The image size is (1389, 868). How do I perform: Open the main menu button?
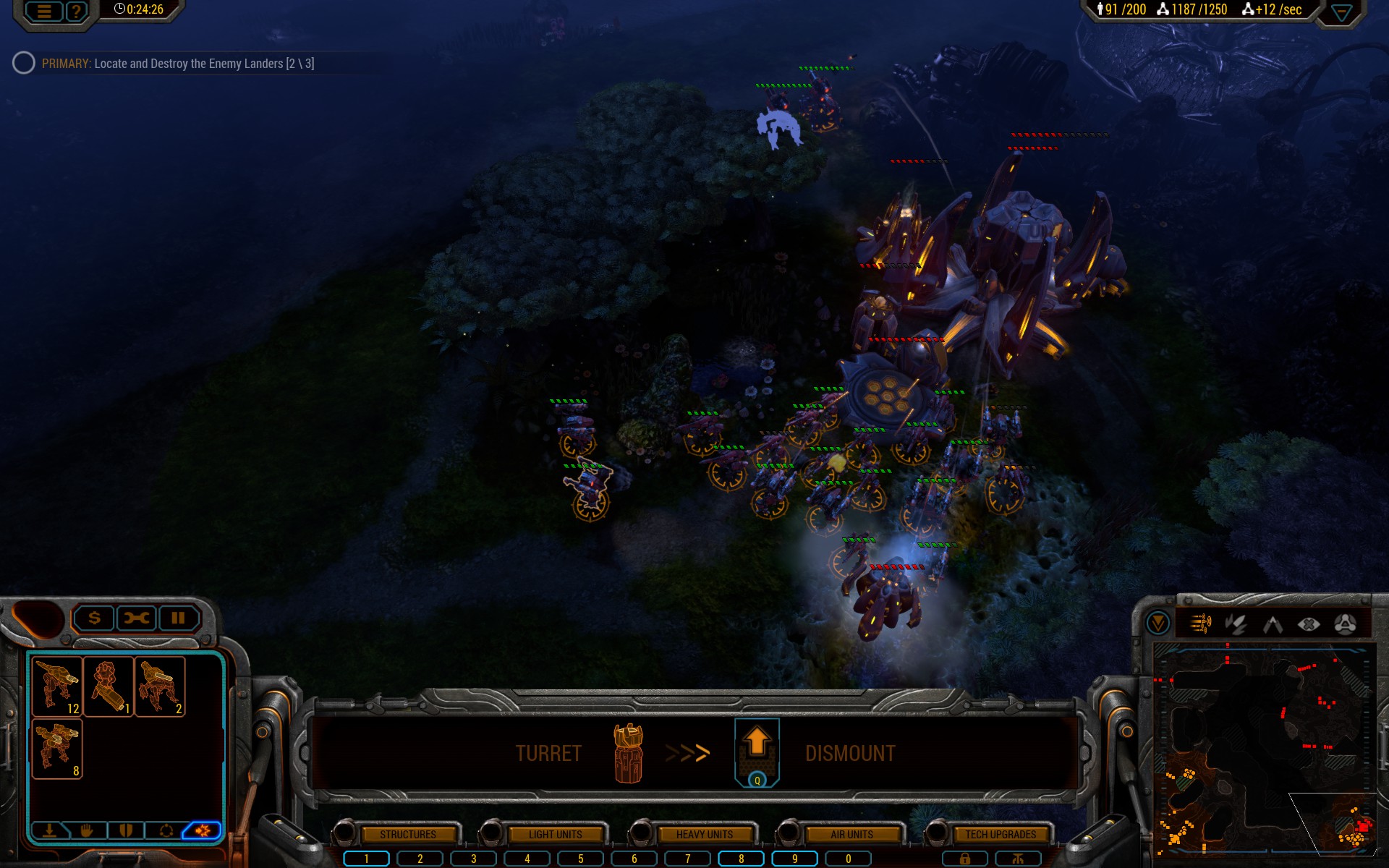click(44, 11)
